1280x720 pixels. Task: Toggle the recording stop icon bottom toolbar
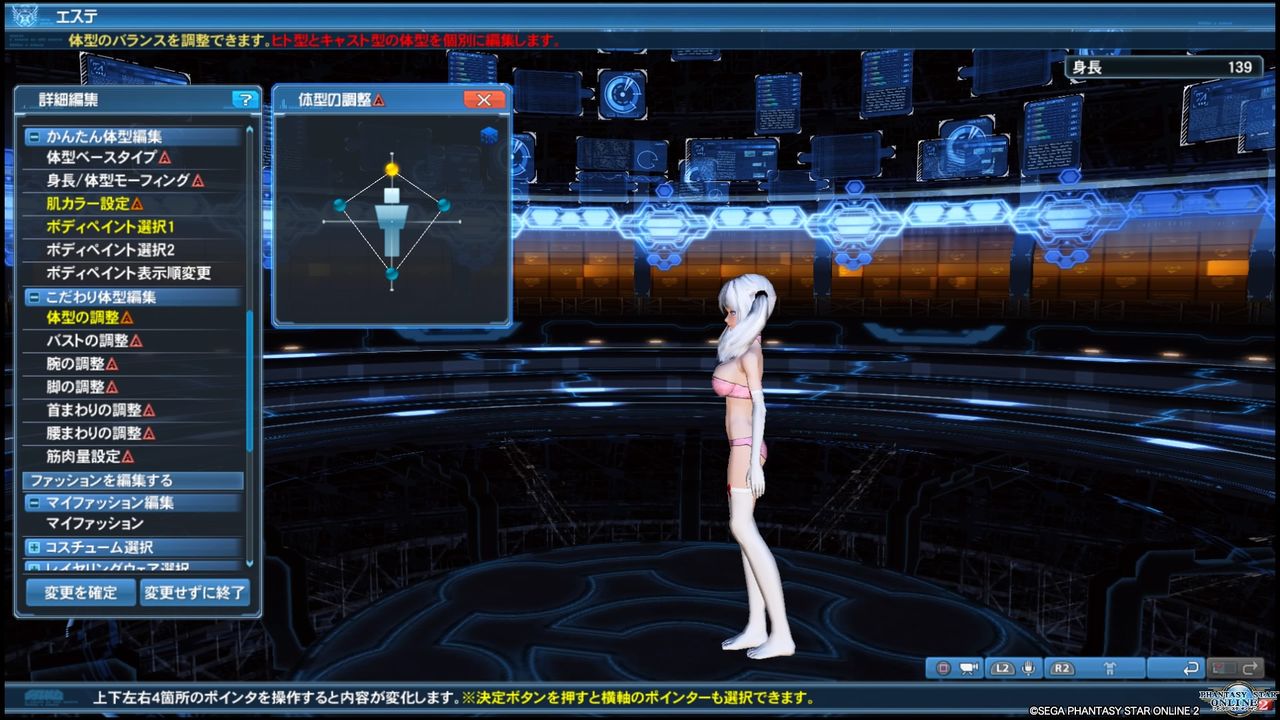(942, 667)
